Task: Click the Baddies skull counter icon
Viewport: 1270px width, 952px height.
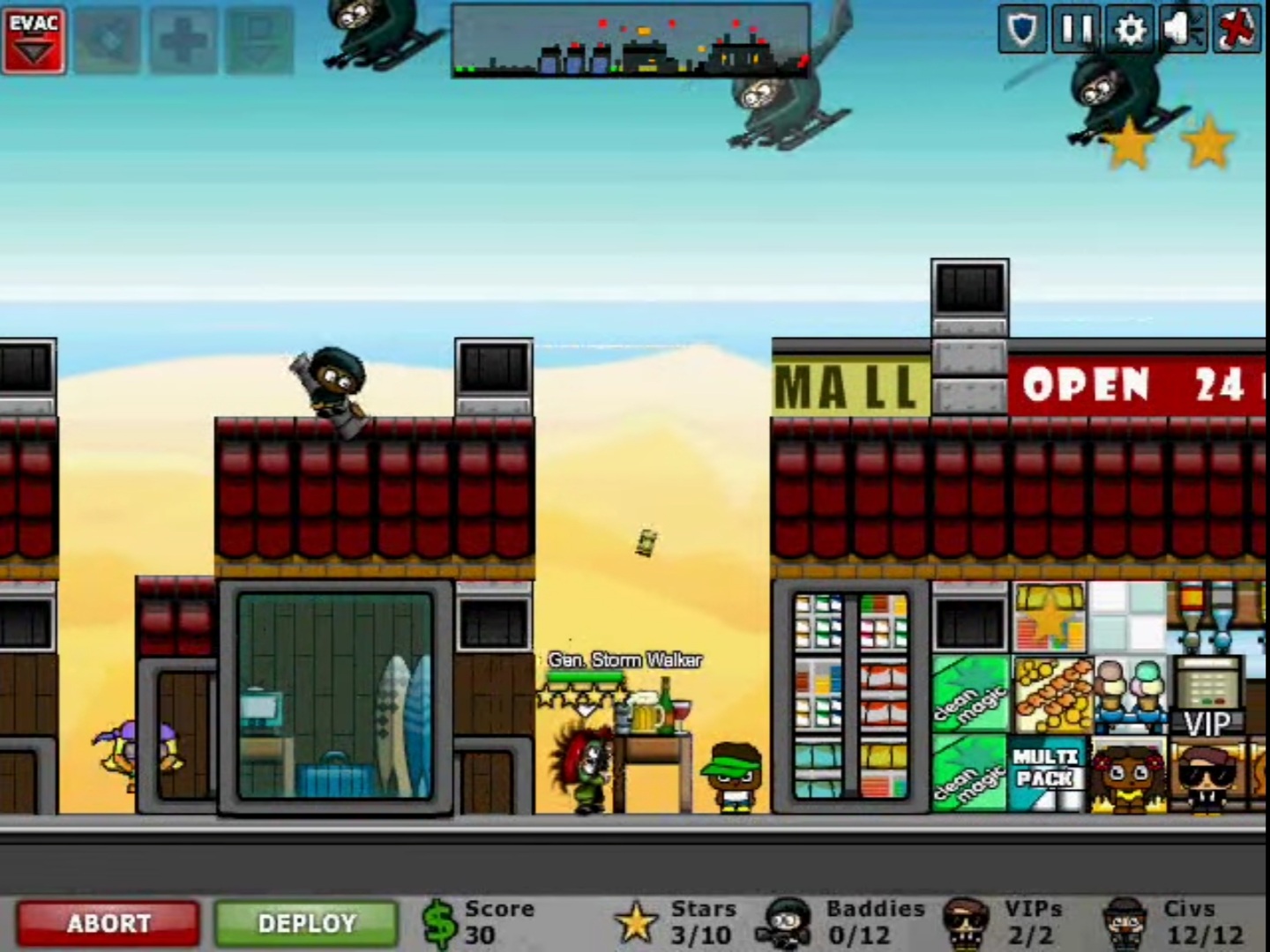Action: tap(788, 921)
